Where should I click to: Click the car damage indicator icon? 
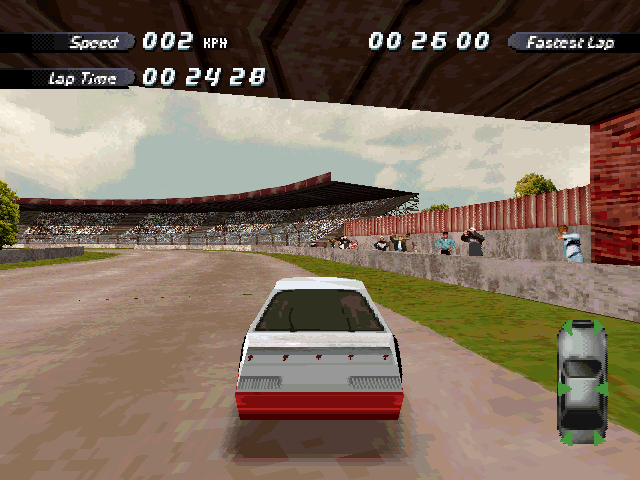pos(582,382)
